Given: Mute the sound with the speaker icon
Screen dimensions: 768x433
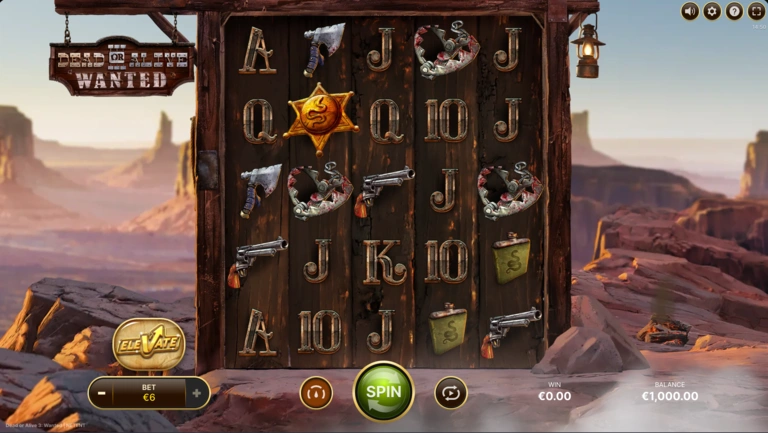Looking at the screenshot, I should [x=690, y=11].
